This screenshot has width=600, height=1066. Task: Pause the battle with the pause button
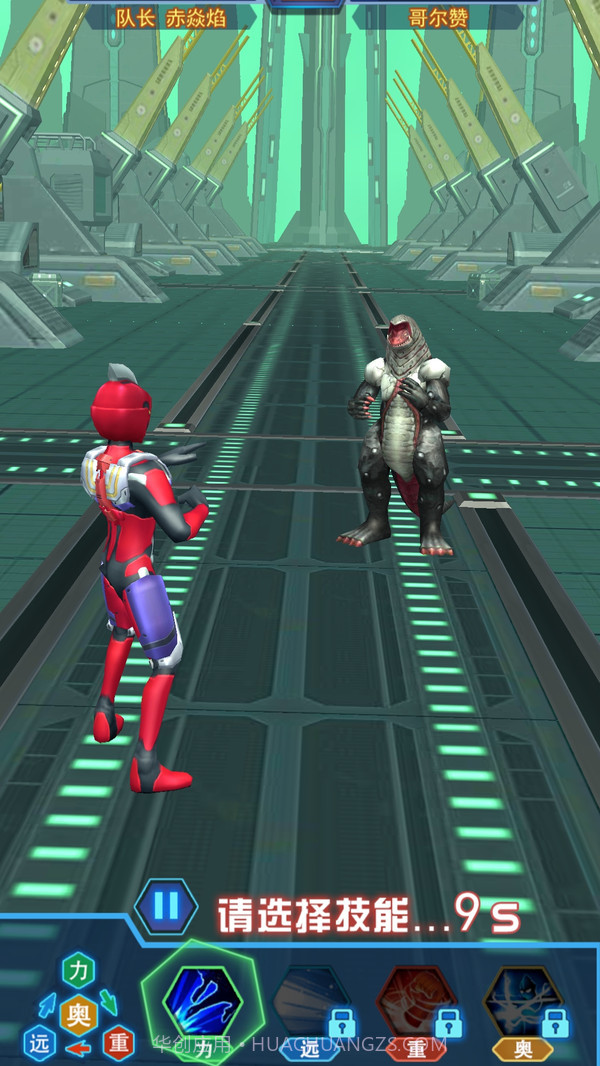pos(166,907)
